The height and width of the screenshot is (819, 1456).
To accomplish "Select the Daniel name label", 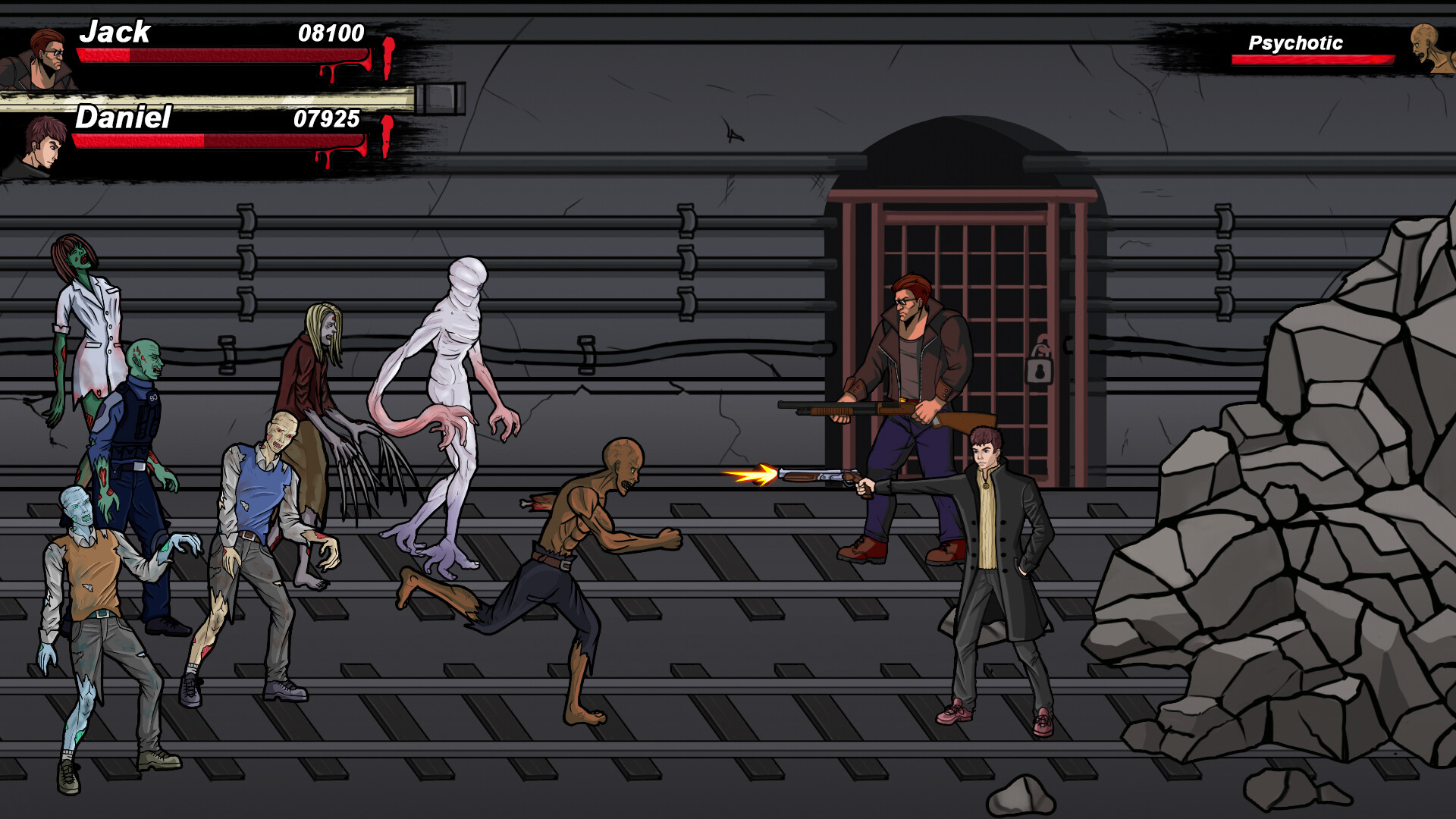I will coord(125,119).
